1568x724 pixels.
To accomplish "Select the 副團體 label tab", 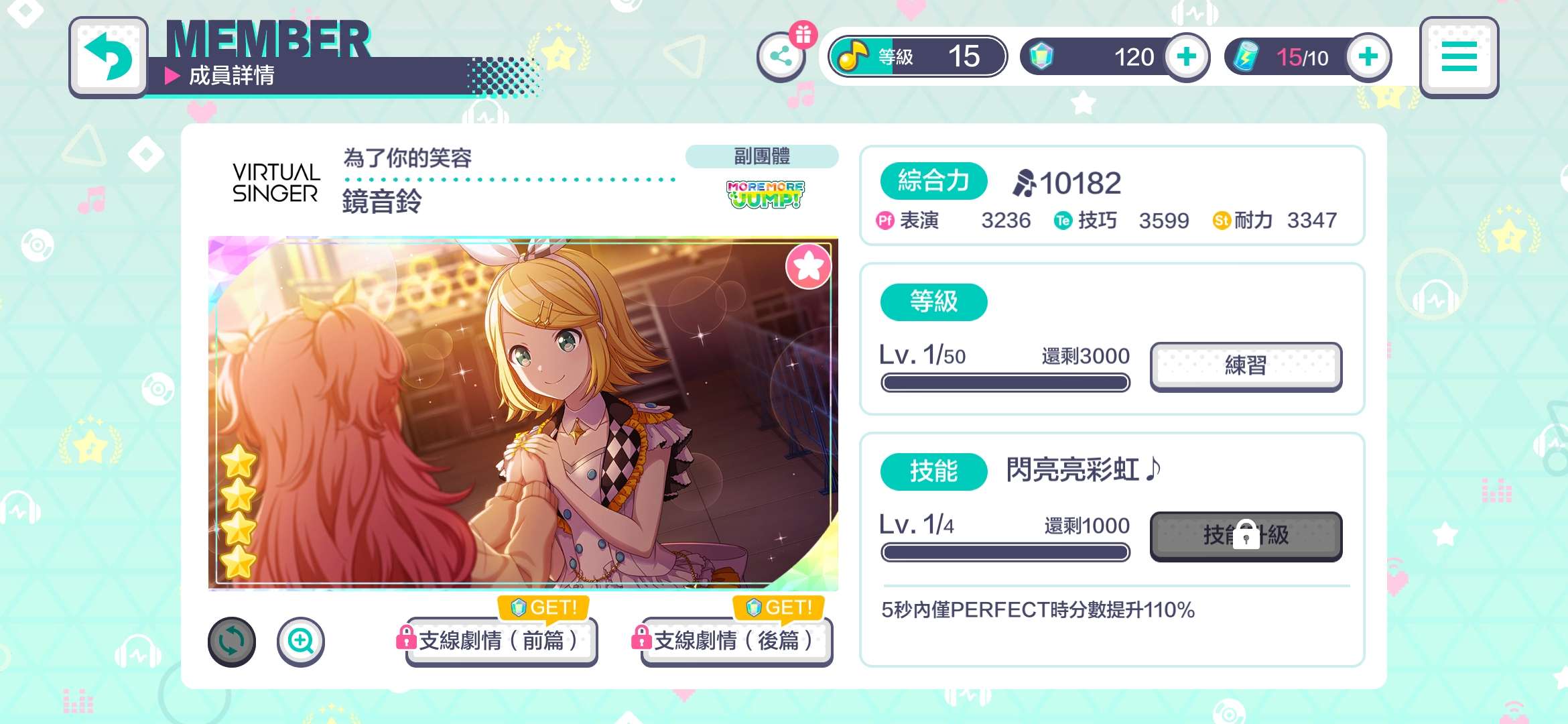I will (763, 156).
